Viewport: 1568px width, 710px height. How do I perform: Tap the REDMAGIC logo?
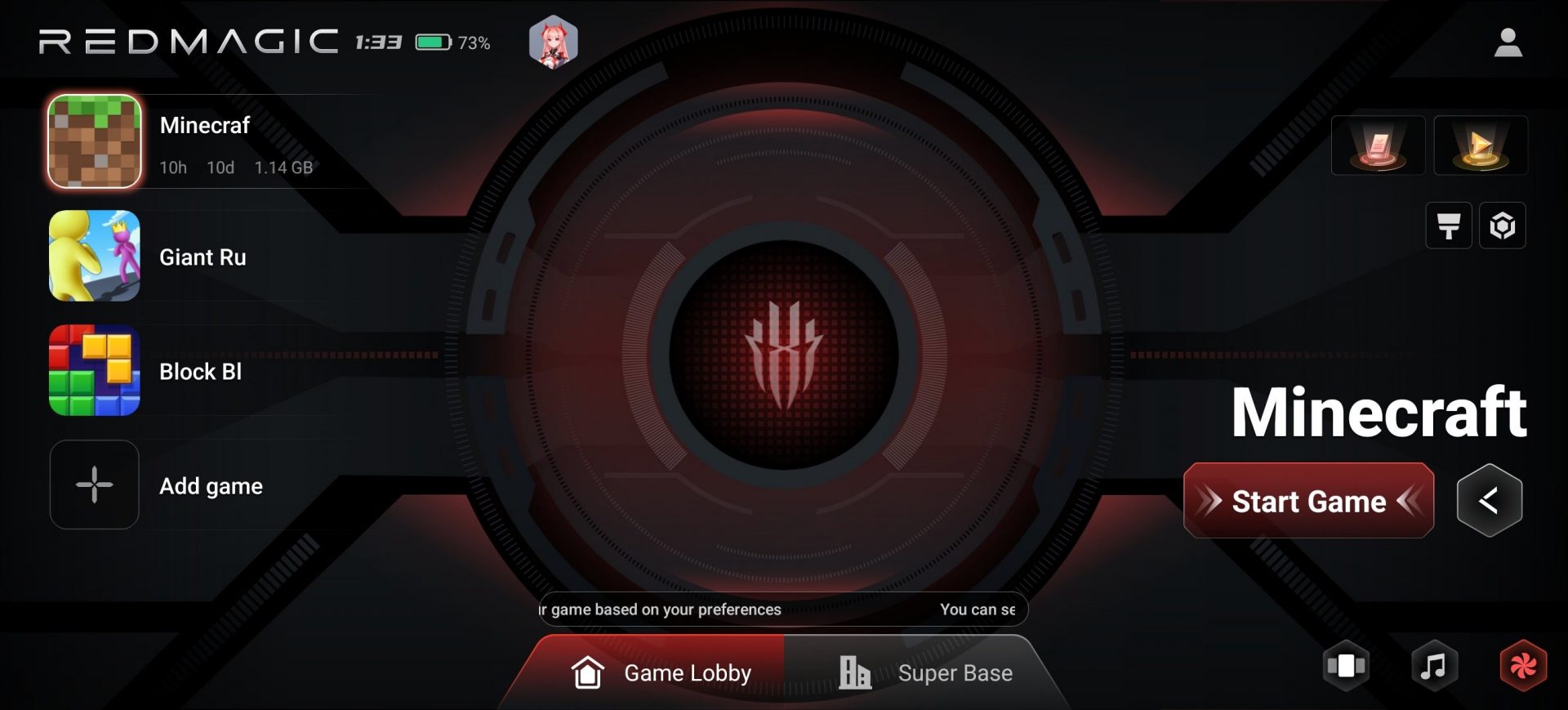(188, 39)
